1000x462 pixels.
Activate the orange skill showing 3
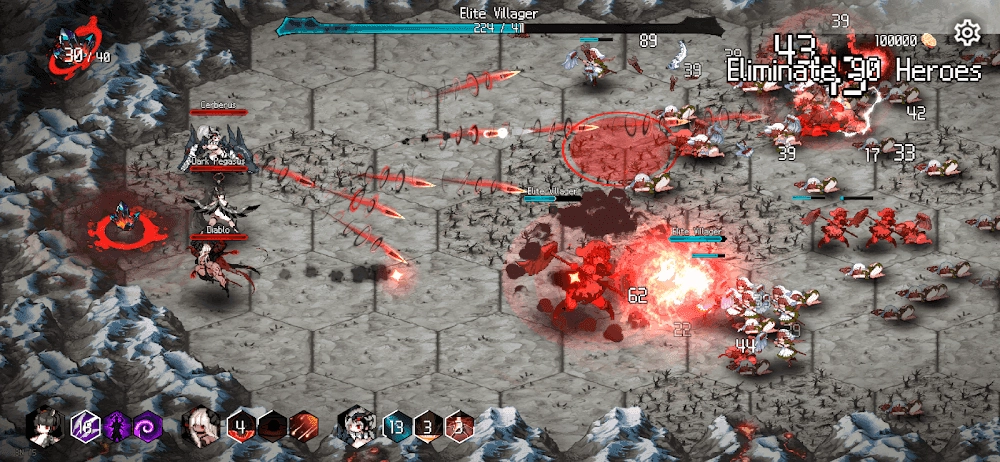tap(428, 427)
